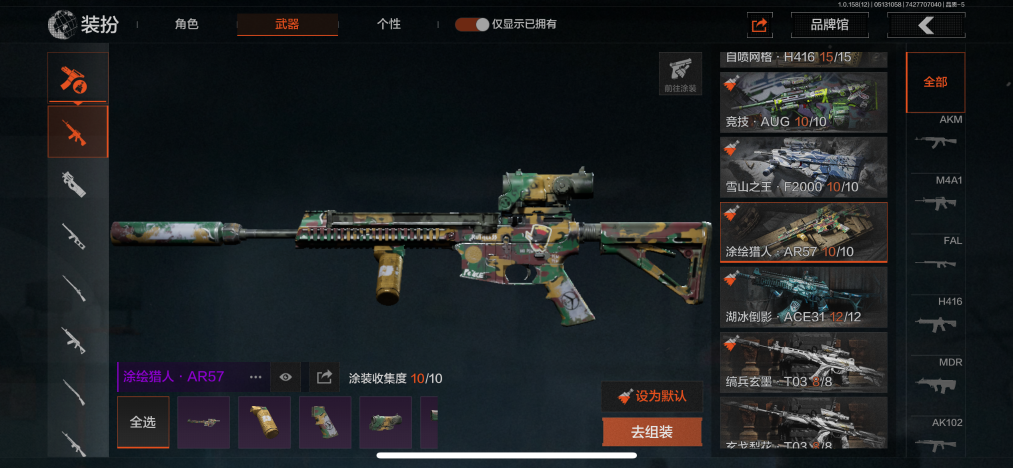Go back with the arrow button
1013x468 pixels.
pos(925,25)
